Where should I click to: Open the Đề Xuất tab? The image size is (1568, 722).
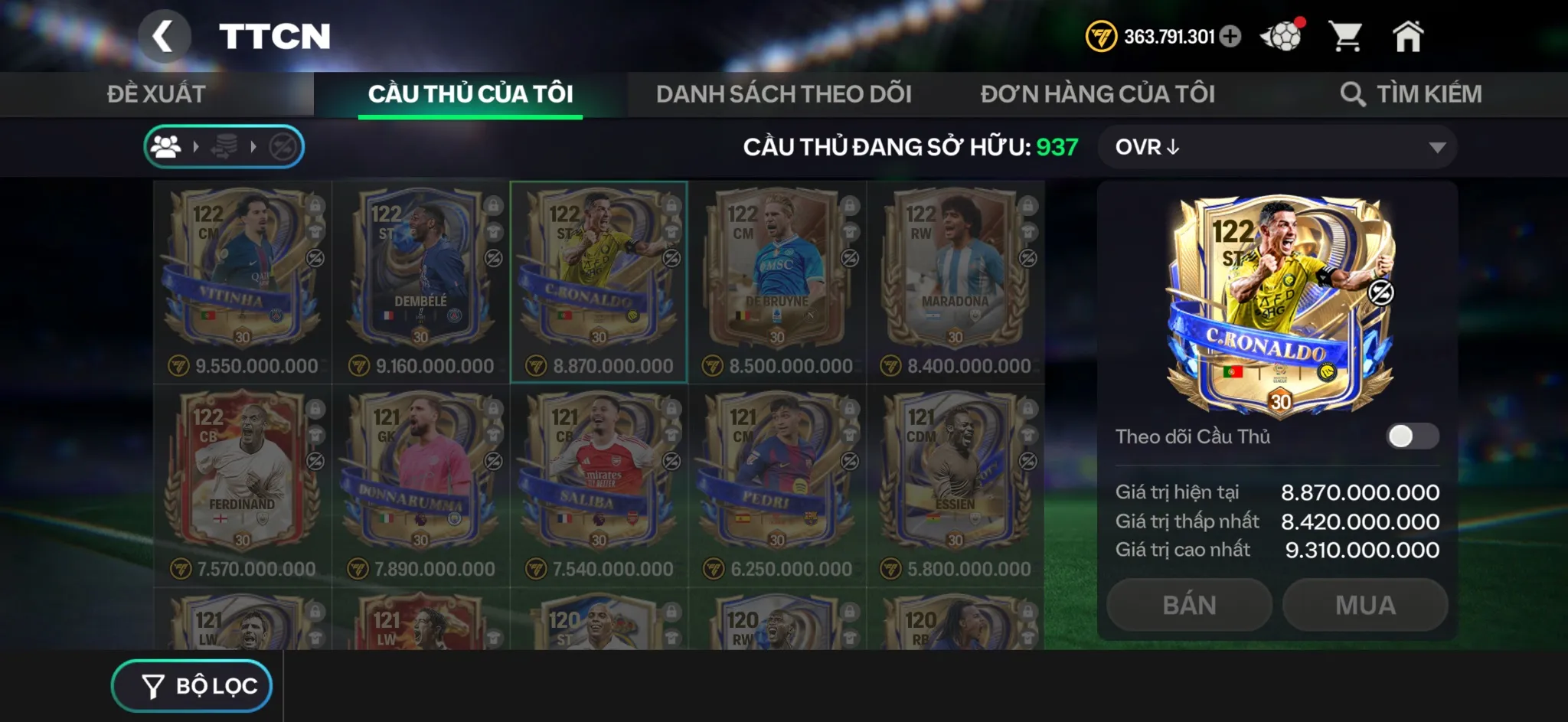[155, 93]
